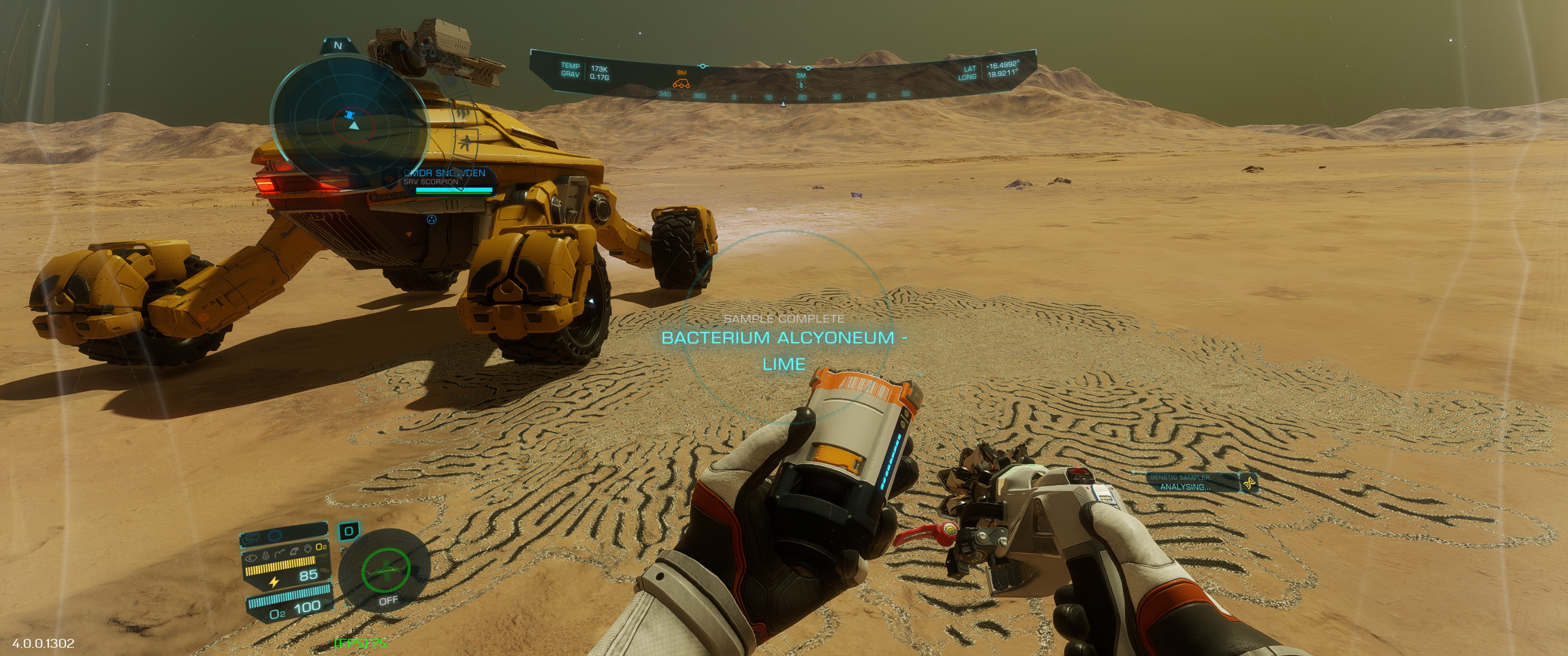
Task: Select the Genetic Sampler tool indicator
Action: pos(1194,482)
